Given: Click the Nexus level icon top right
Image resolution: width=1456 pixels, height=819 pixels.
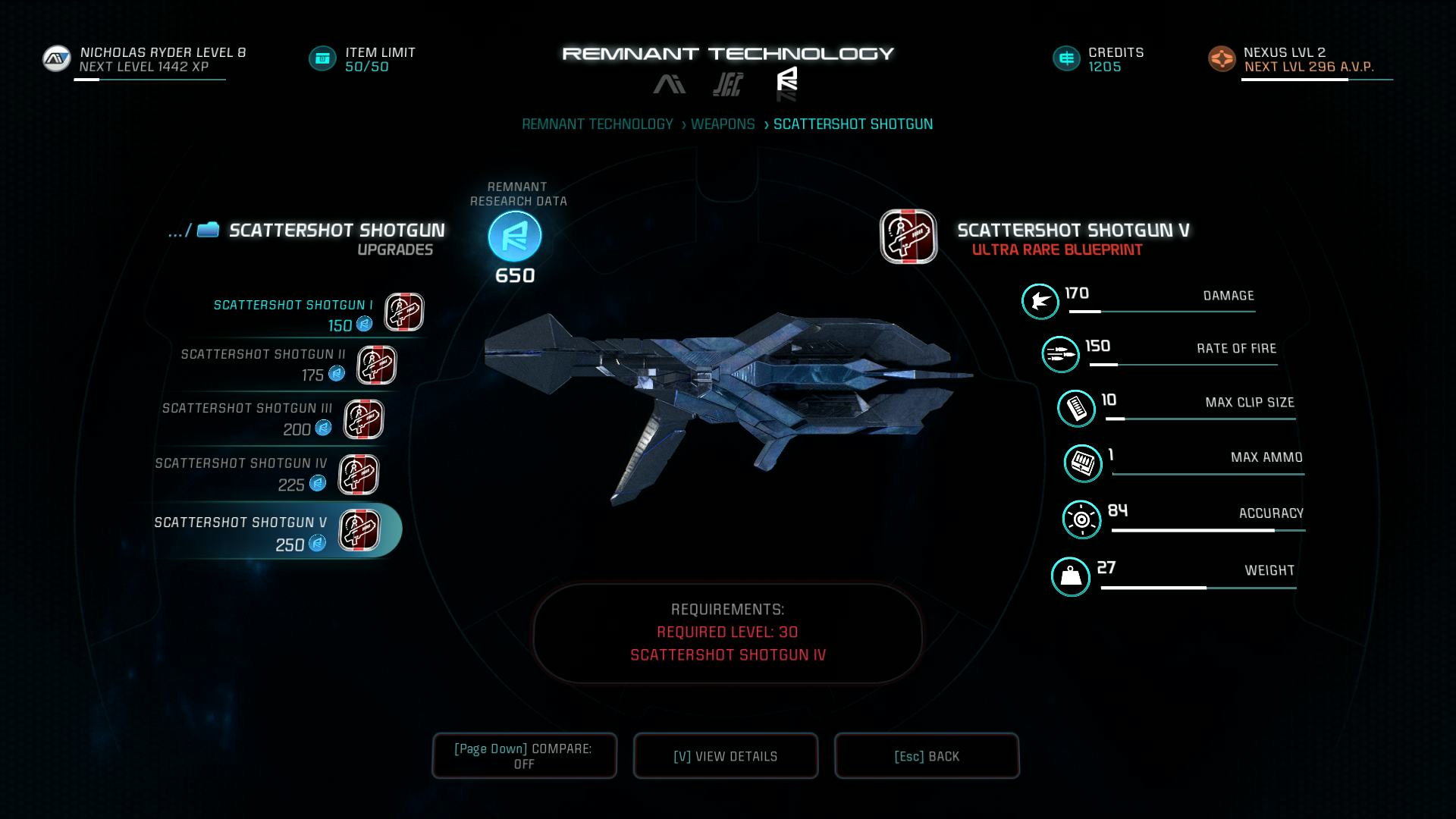Looking at the screenshot, I should [1222, 57].
